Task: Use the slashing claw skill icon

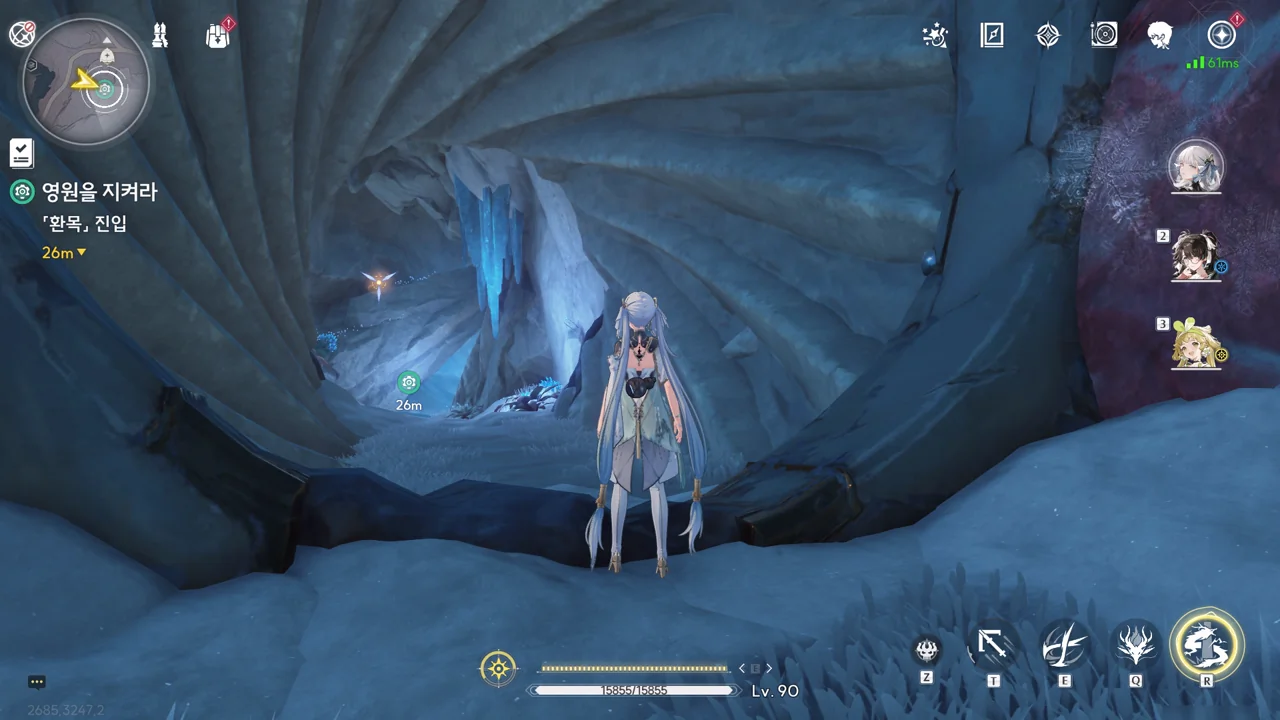Action: 1064,645
